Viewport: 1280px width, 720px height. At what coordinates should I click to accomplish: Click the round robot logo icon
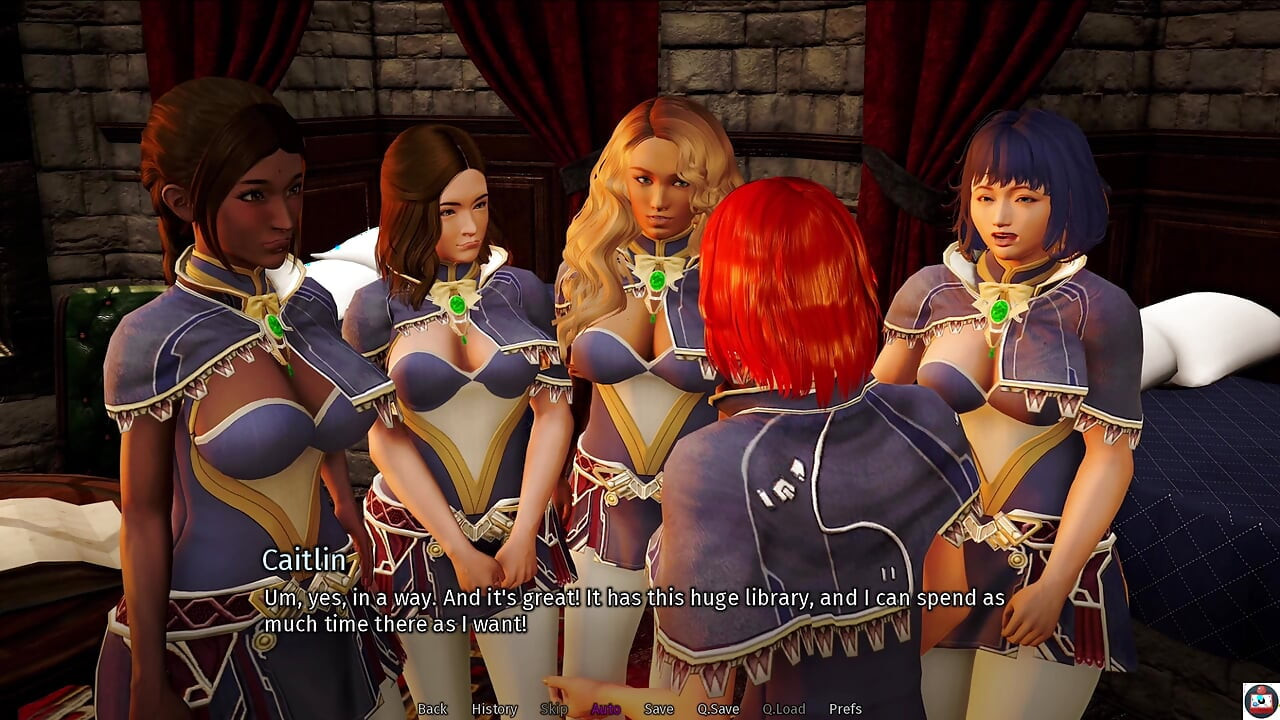point(1260,700)
